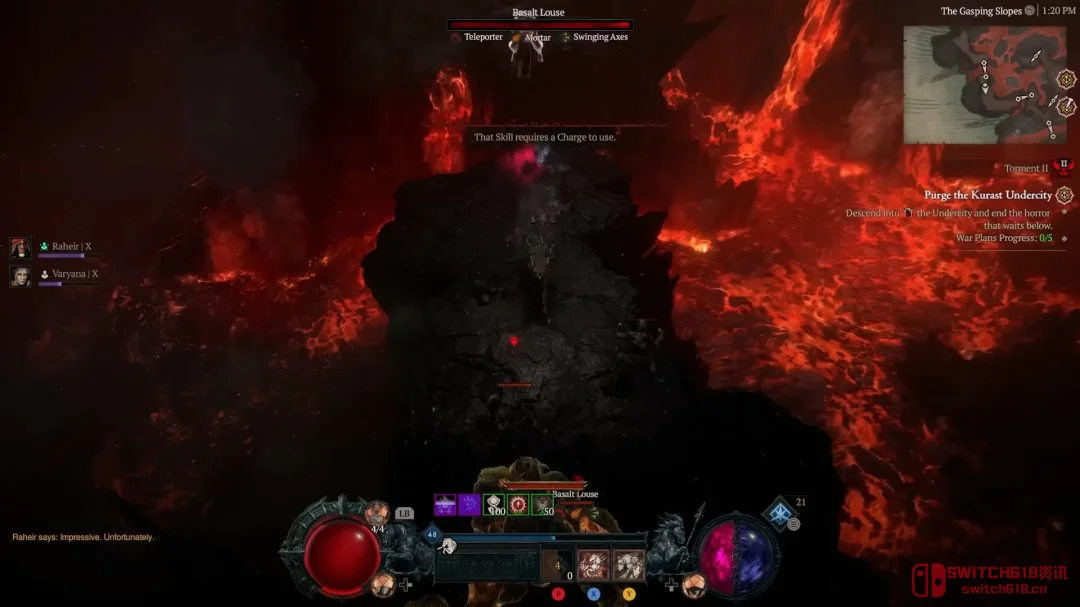Use the healing potion beside the health globe
1080x607 pixels.
pyautogui.click(x=376, y=515)
